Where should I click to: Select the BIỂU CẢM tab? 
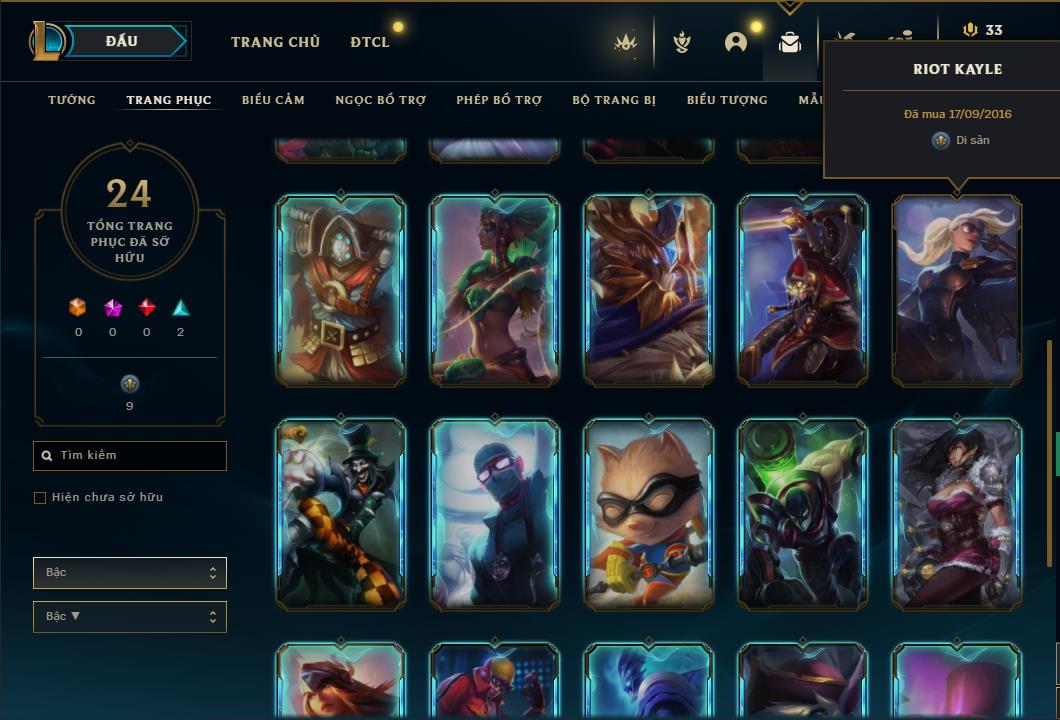tap(273, 100)
